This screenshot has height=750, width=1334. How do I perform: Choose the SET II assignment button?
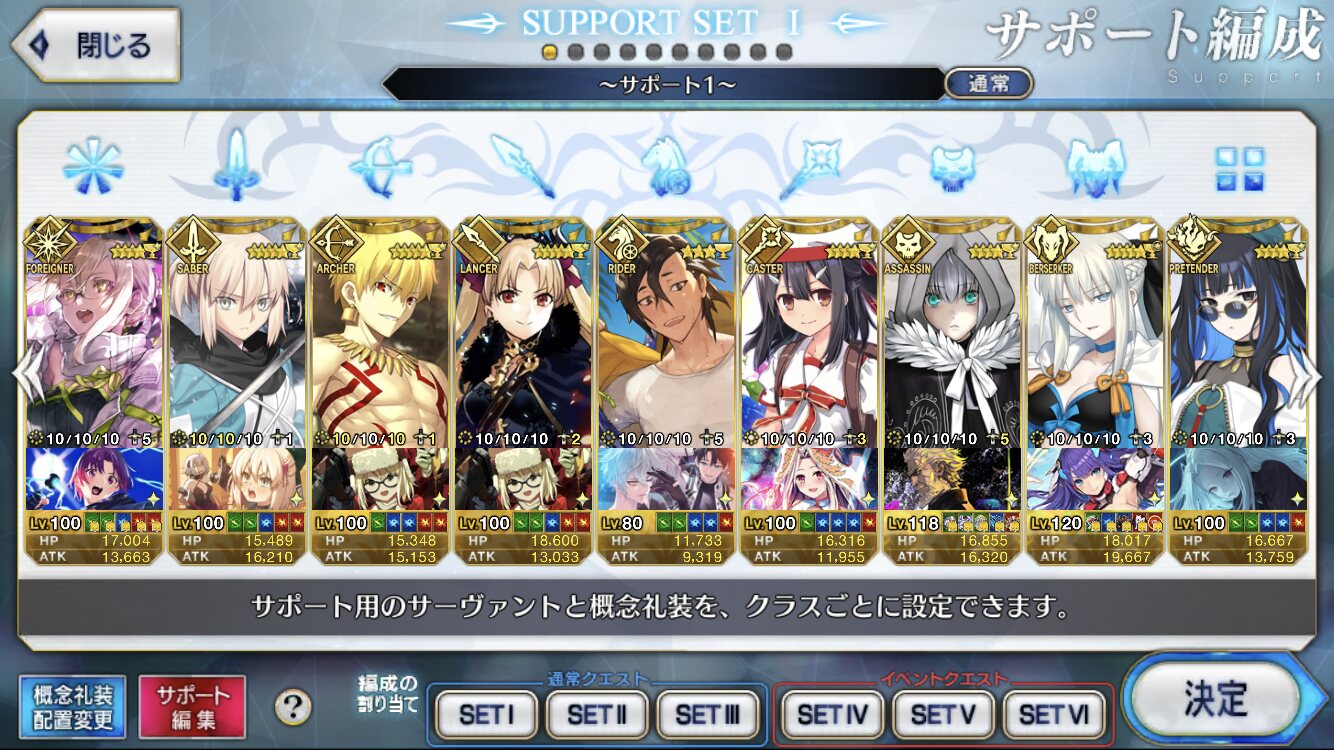click(x=597, y=715)
